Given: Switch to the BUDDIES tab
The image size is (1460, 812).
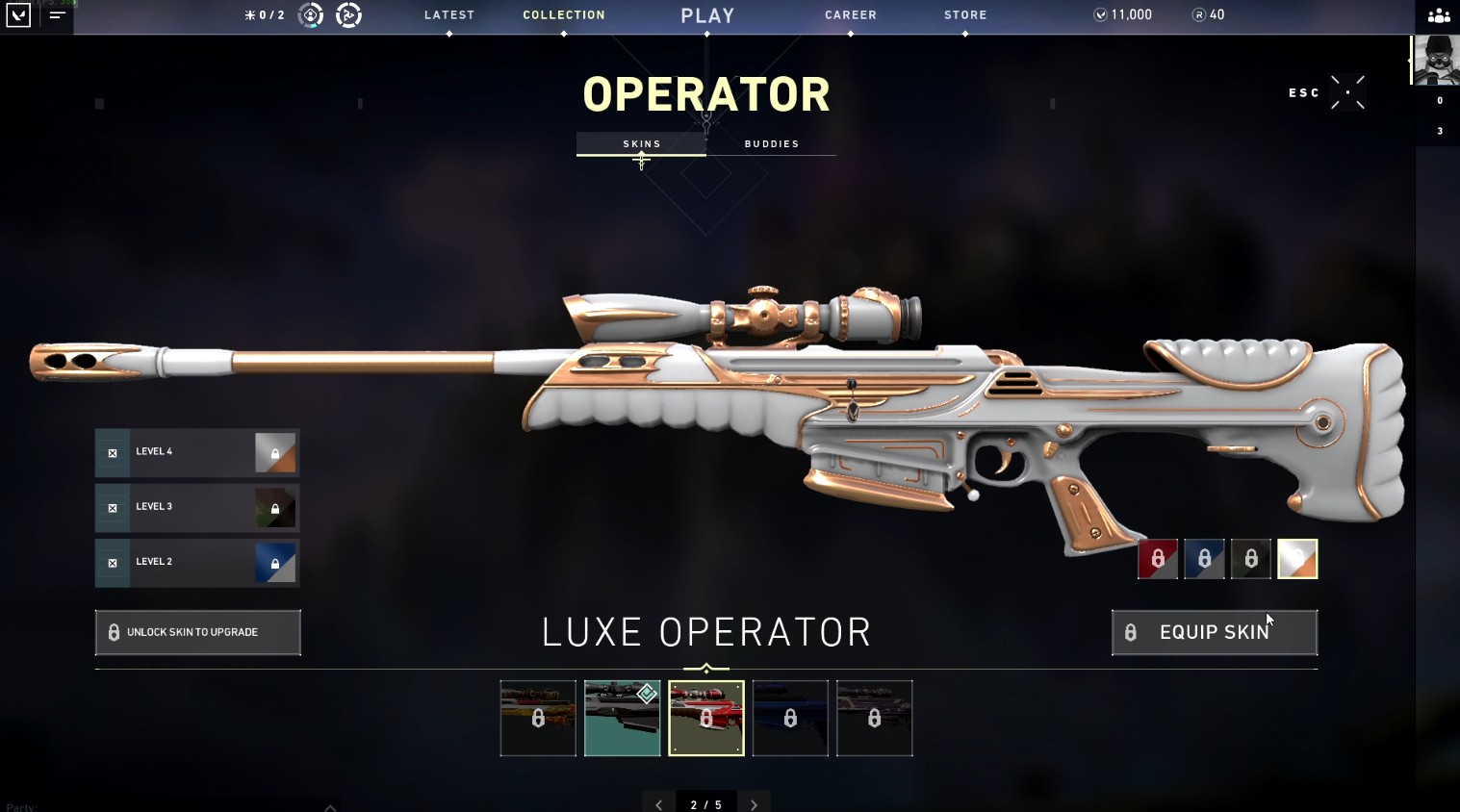Looking at the screenshot, I should [771, 143].
